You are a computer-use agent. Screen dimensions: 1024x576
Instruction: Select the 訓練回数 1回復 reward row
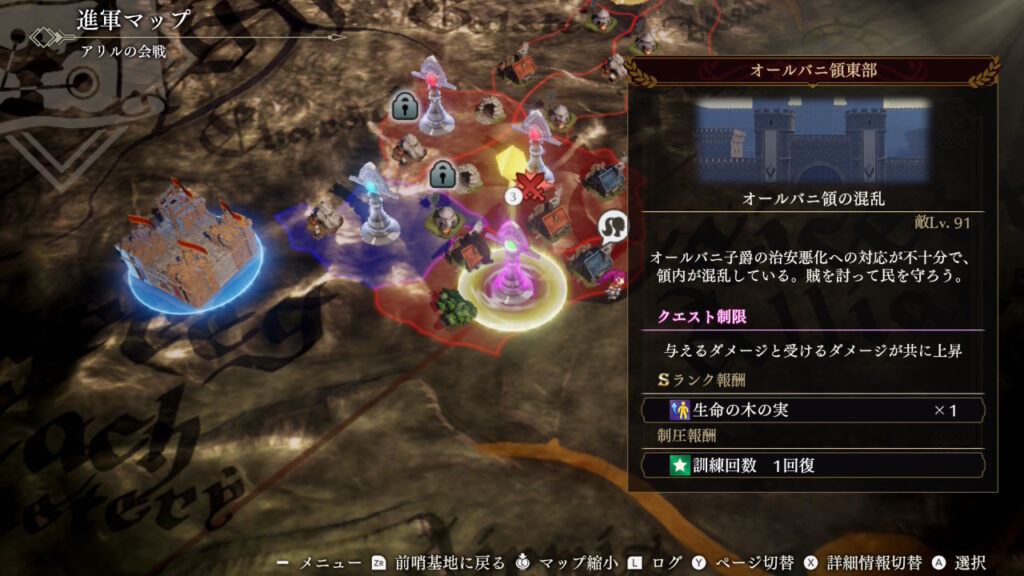812,465
